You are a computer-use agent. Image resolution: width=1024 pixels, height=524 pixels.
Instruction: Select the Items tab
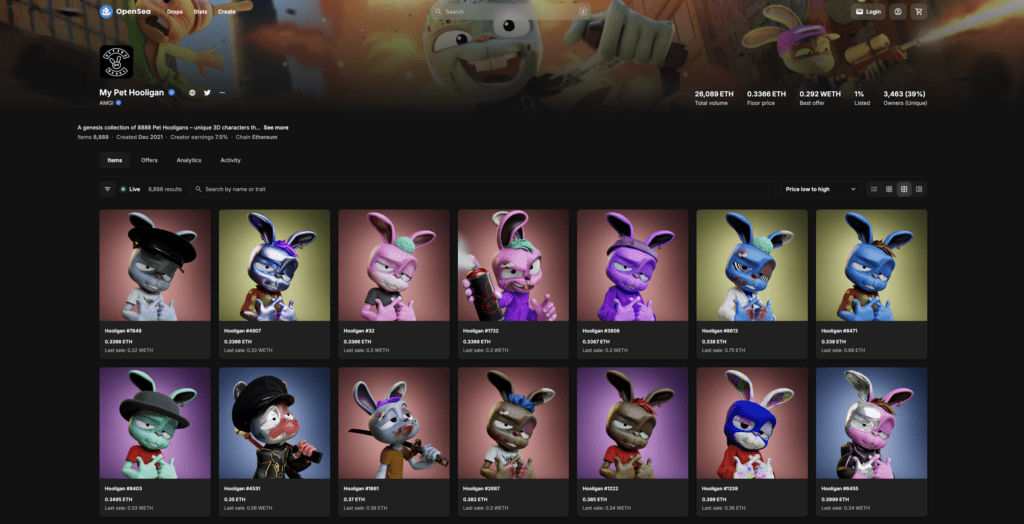[115, 160]
